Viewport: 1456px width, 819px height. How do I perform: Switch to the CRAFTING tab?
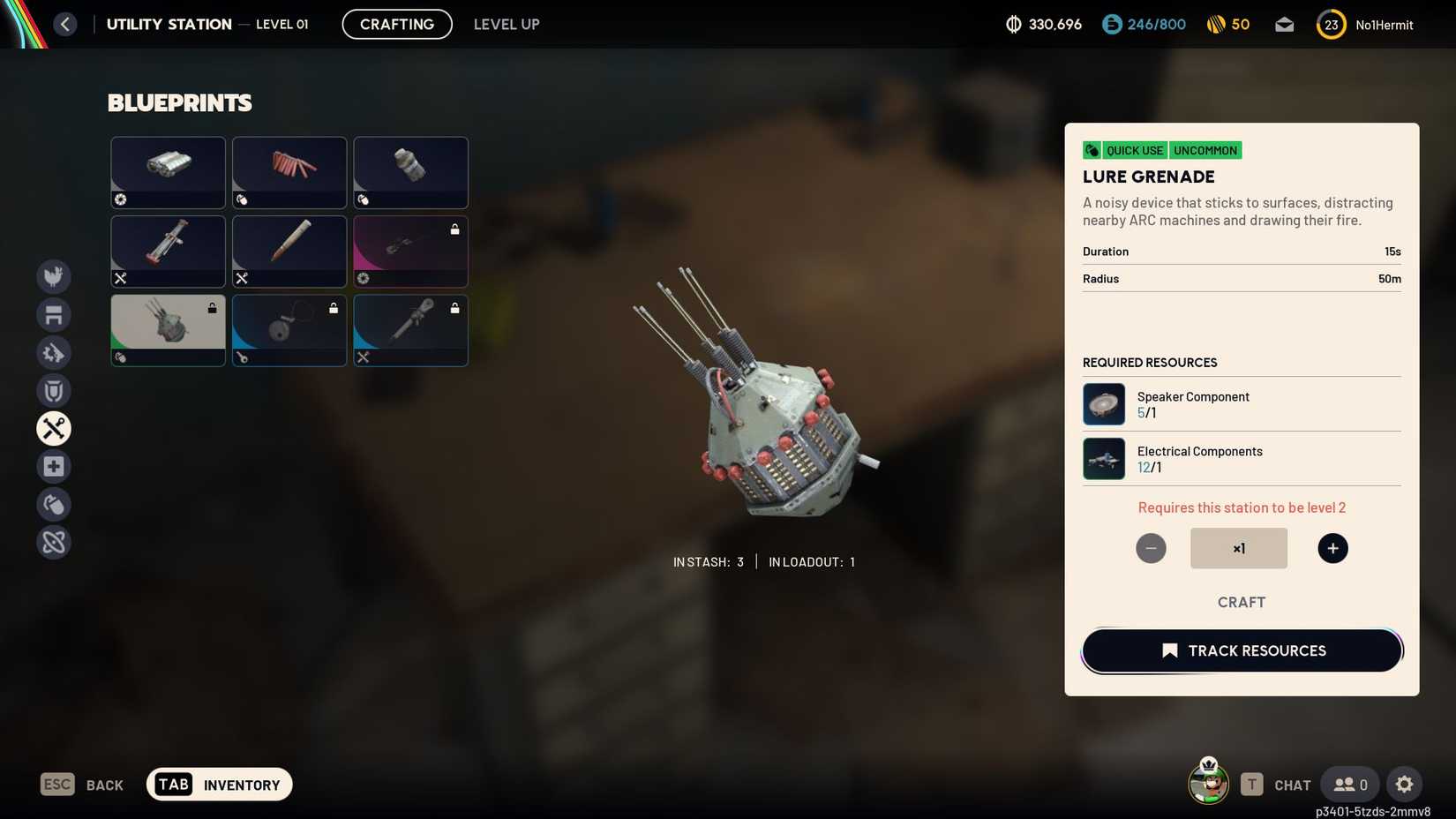tap(396, 24)
